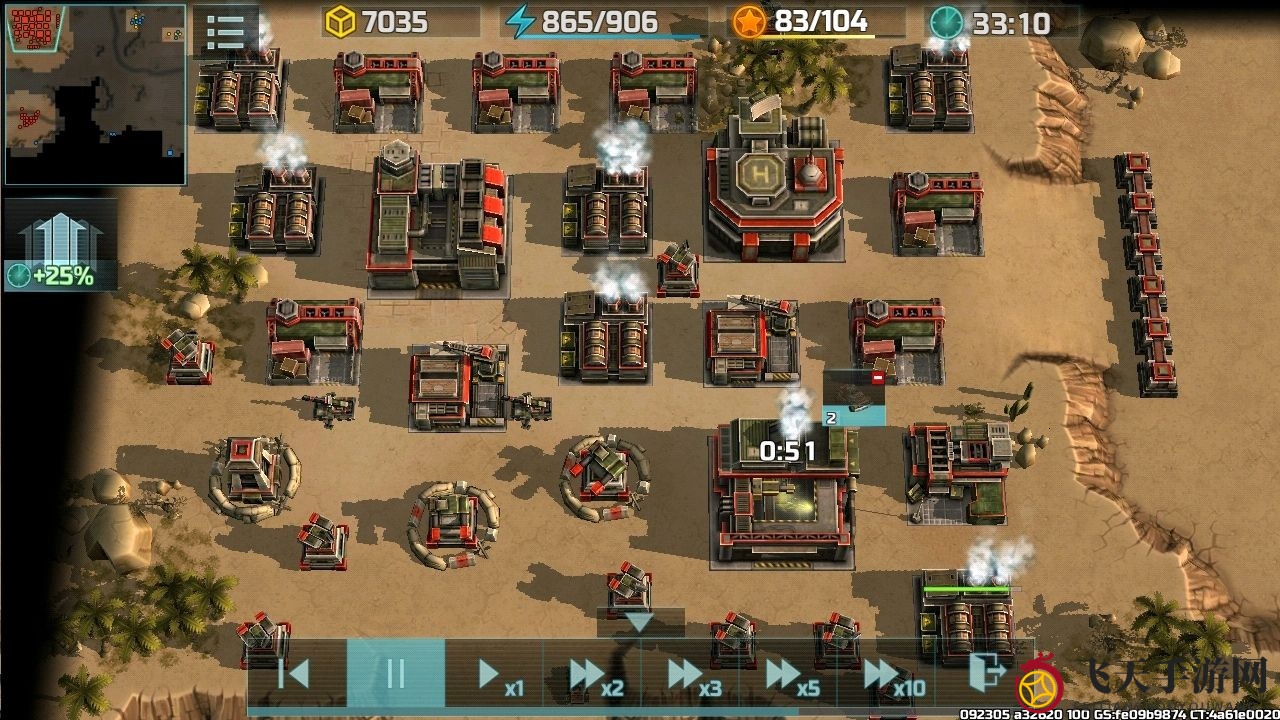Set replay speed to x10

[891, 676]
